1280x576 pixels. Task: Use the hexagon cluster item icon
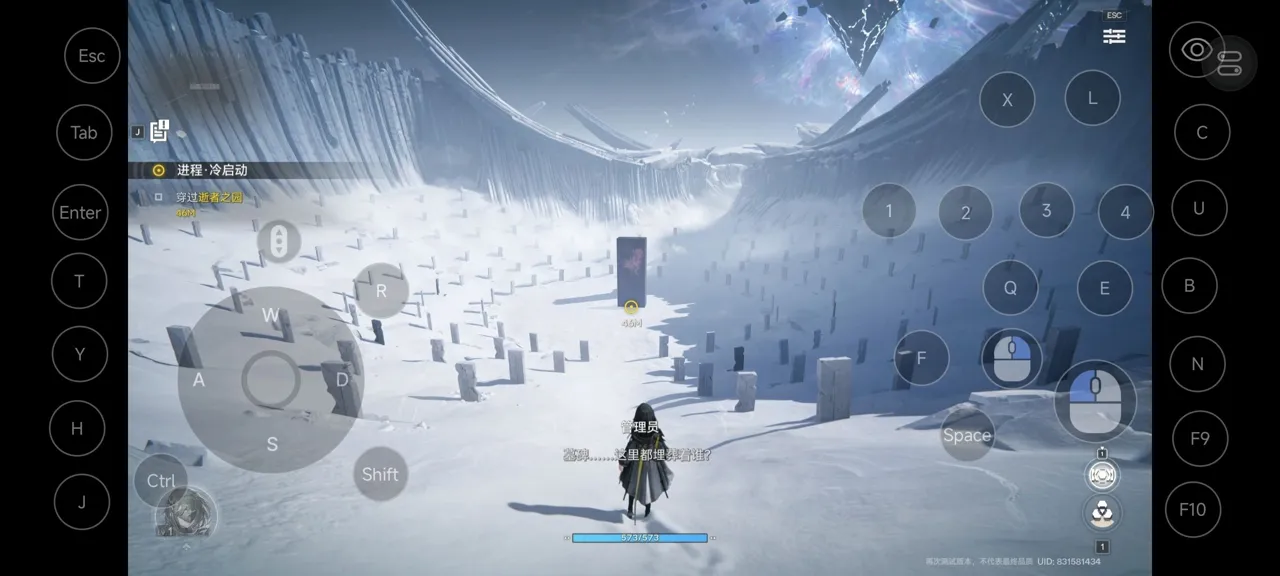click(x=1102, y=514)
